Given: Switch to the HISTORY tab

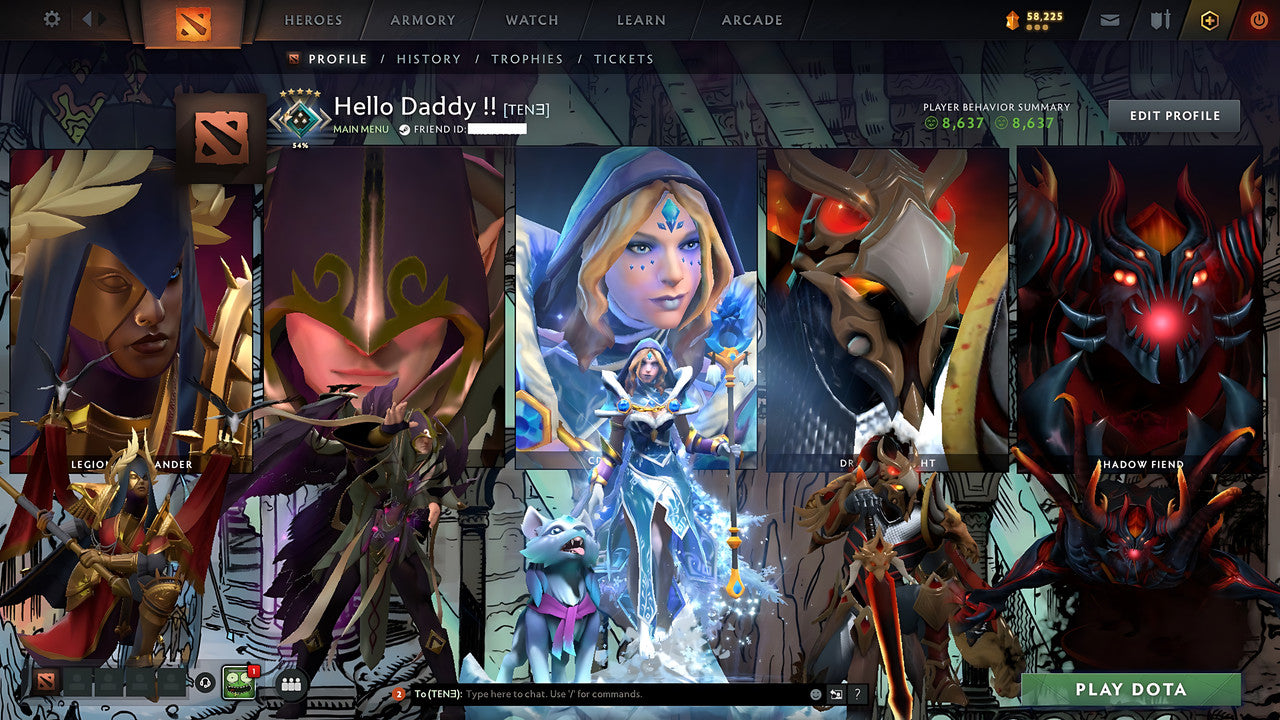Looking at the screenshot, I should pyautogui.click(x=429, y=59).
